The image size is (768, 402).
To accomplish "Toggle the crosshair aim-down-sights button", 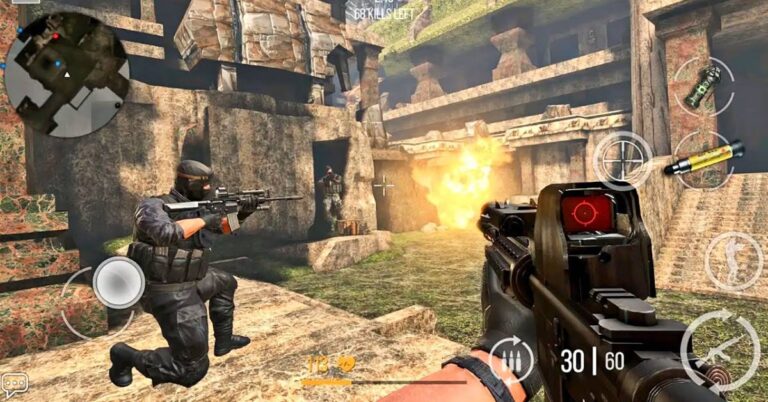I will pyautogui.click(x=622, y=160).
